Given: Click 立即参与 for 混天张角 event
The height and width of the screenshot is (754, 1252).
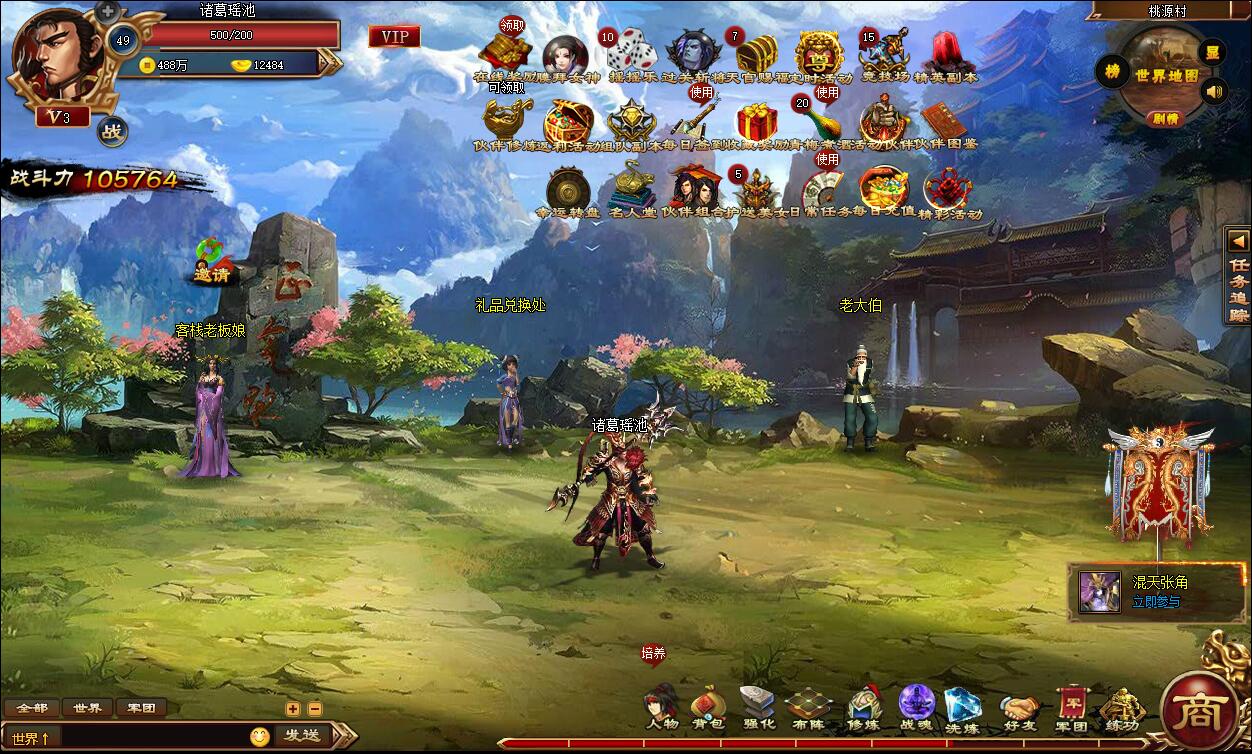Looking at the screenshot, I should point(1155,602).
